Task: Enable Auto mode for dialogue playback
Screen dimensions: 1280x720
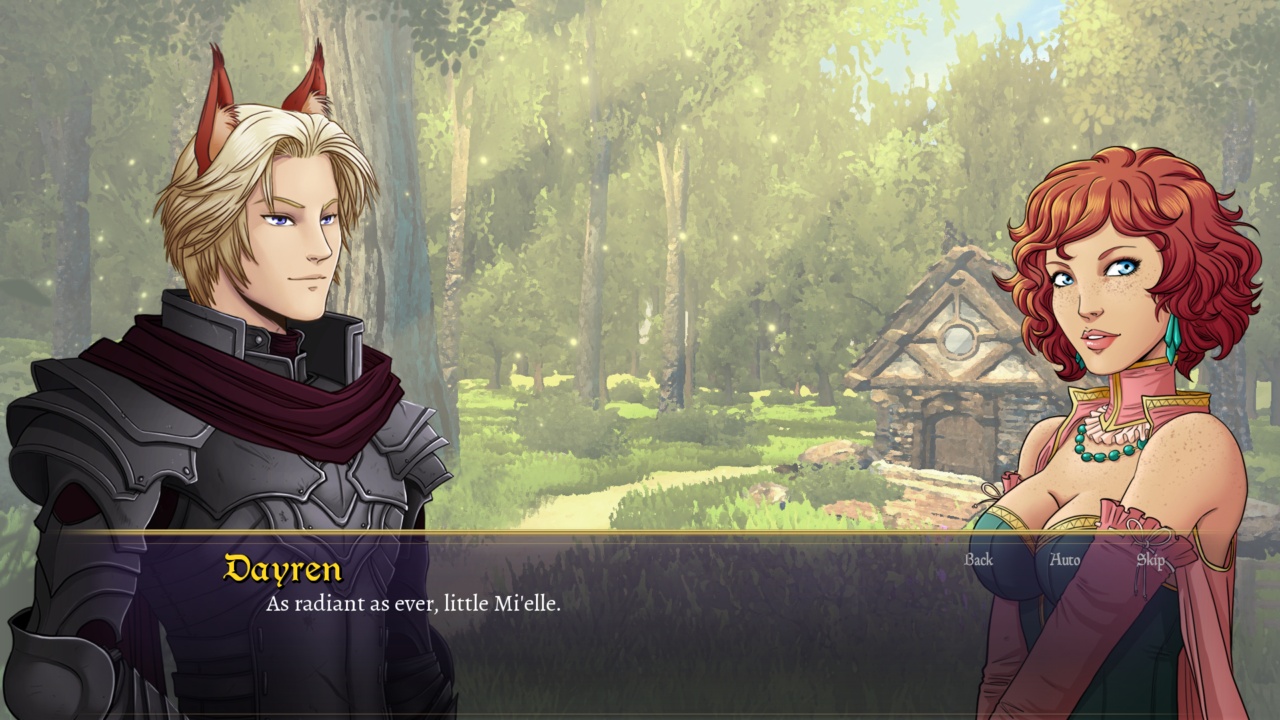Action: pyautogui.click(x=1067, y=561)
